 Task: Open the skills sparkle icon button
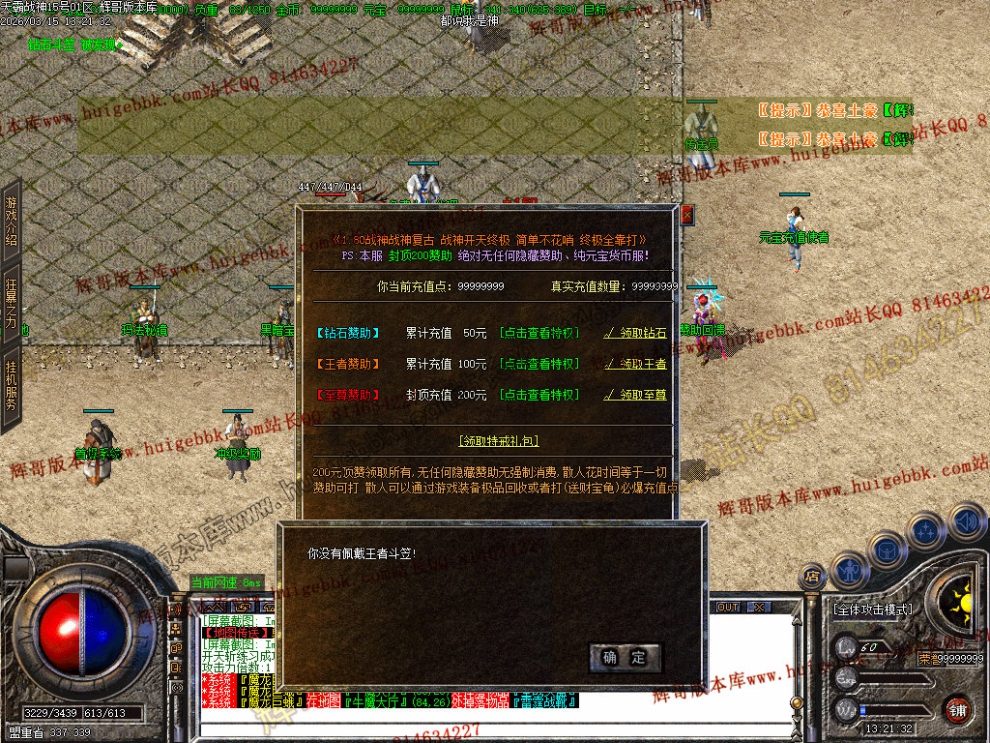(927, 530)
